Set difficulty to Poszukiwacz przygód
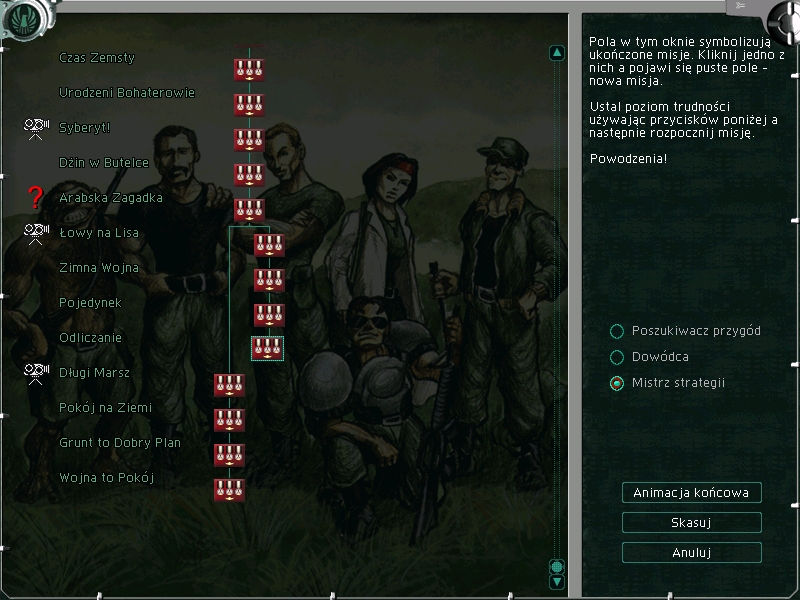 617,331
